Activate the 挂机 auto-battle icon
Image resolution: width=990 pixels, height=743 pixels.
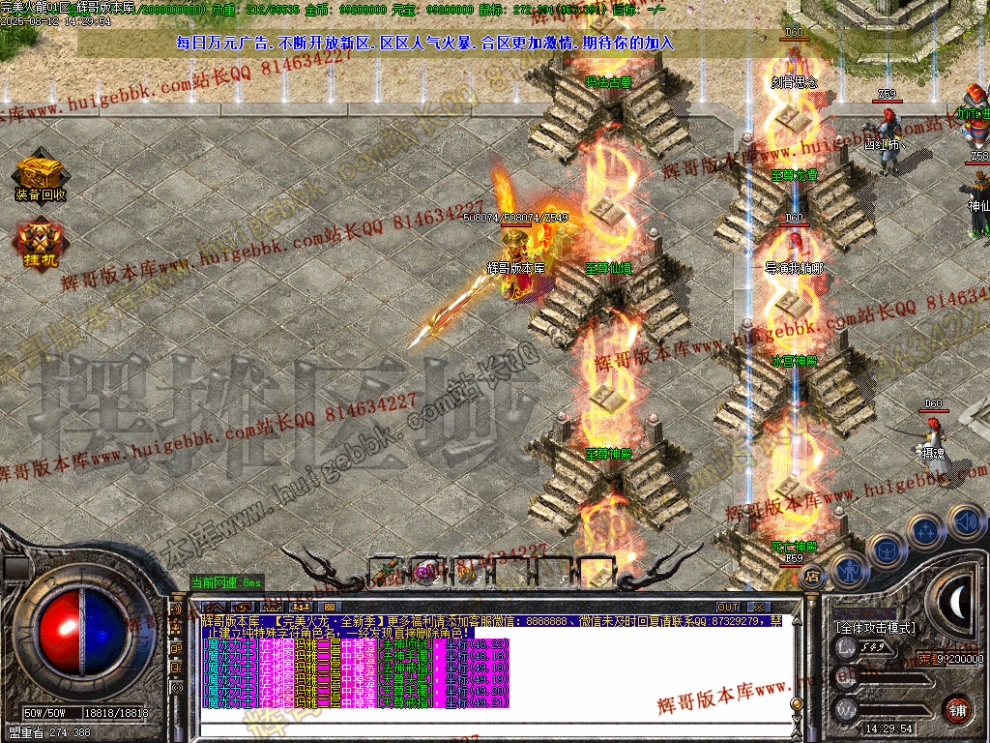click(40, 243)
